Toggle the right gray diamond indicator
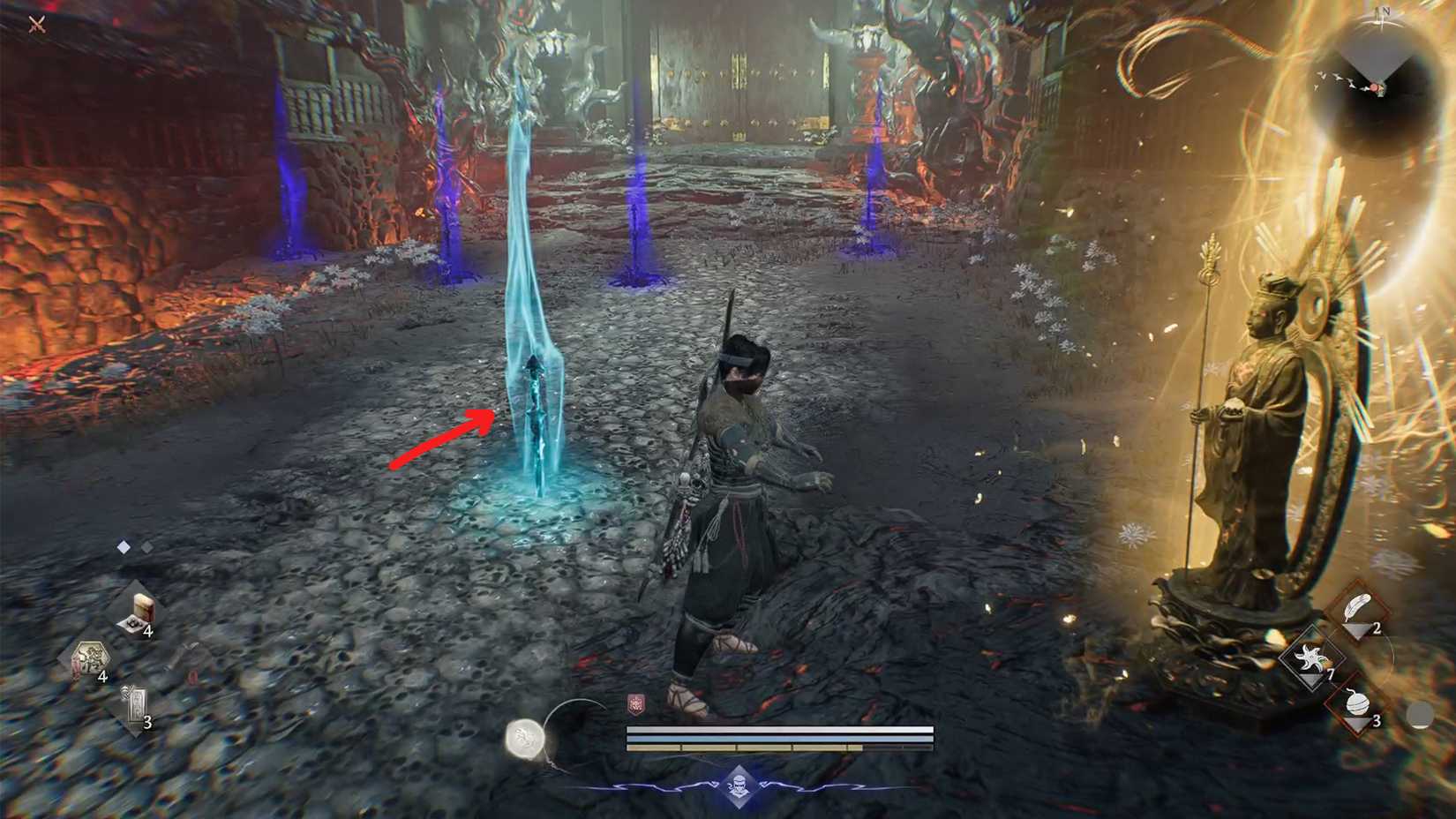Screen dimensions: 1456x819 coord(146,546)
